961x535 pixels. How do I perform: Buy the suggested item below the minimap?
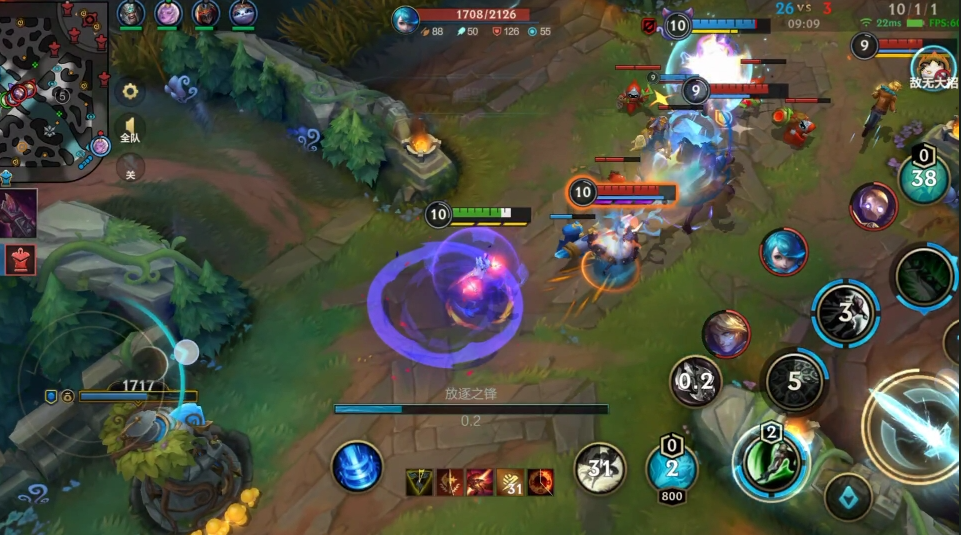[20, 213]
